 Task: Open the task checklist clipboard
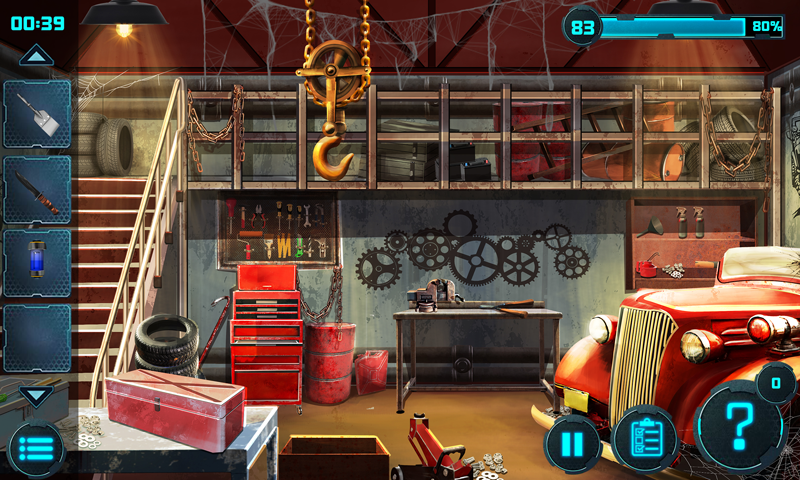[x=645, y=438]
